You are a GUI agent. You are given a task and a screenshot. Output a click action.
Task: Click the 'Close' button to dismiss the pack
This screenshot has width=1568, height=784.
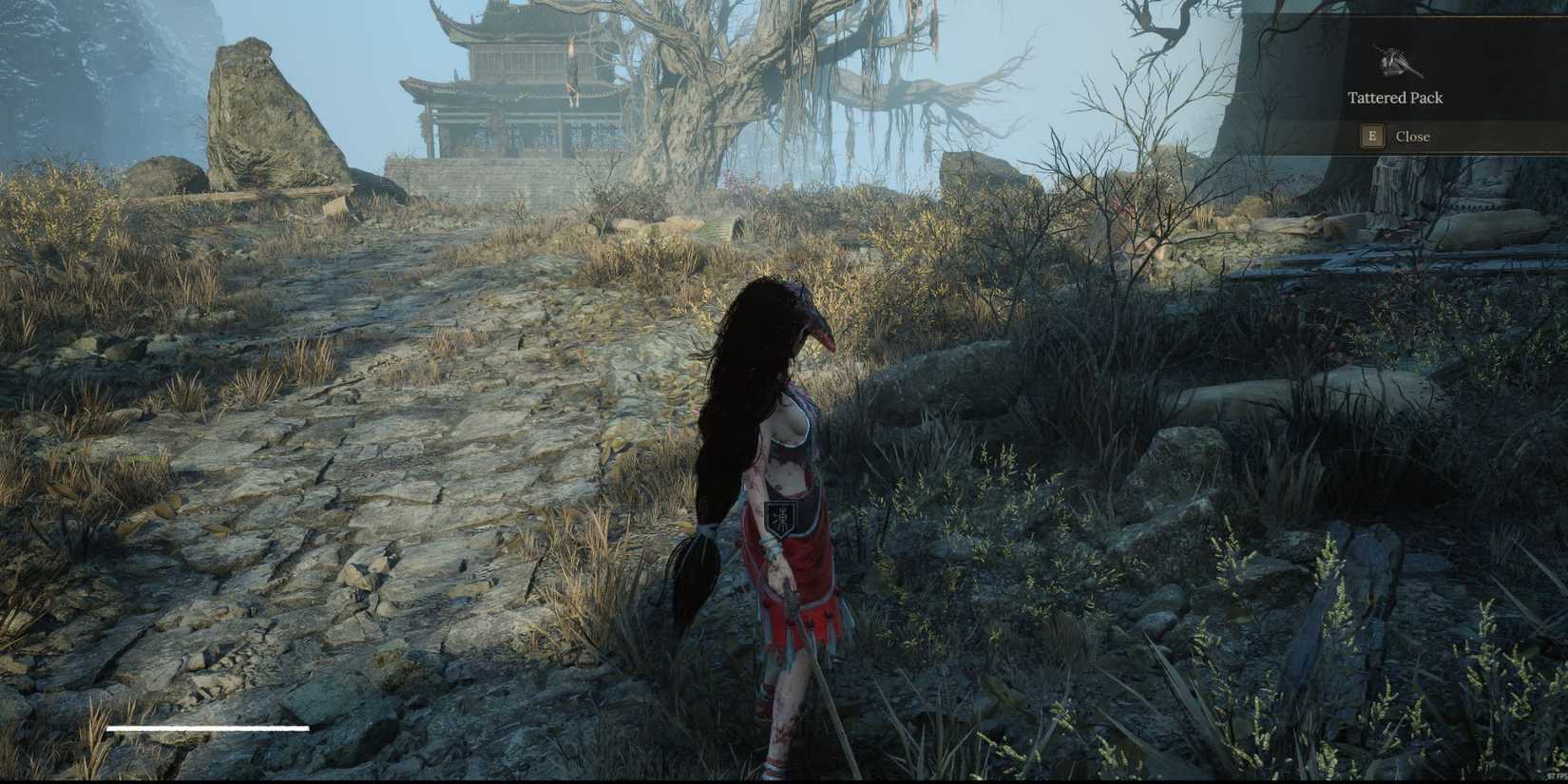point(1413,136)
